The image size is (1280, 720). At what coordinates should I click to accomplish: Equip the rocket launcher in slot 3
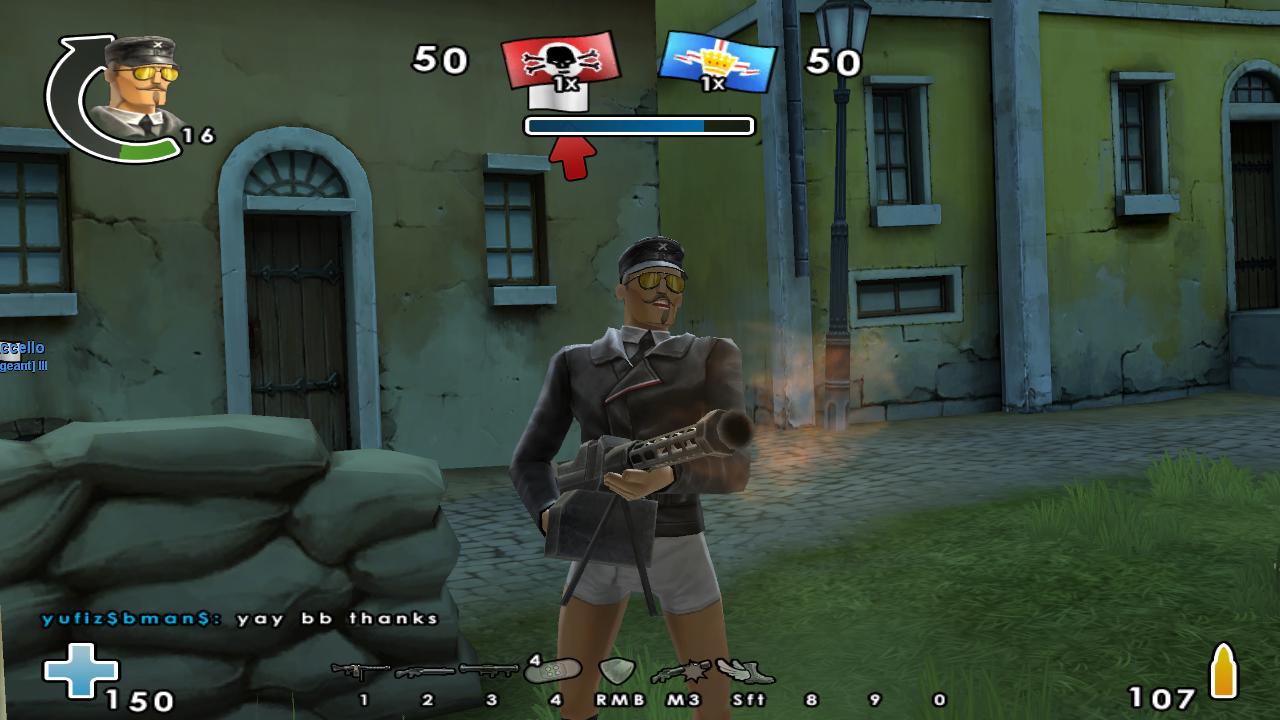489,669
